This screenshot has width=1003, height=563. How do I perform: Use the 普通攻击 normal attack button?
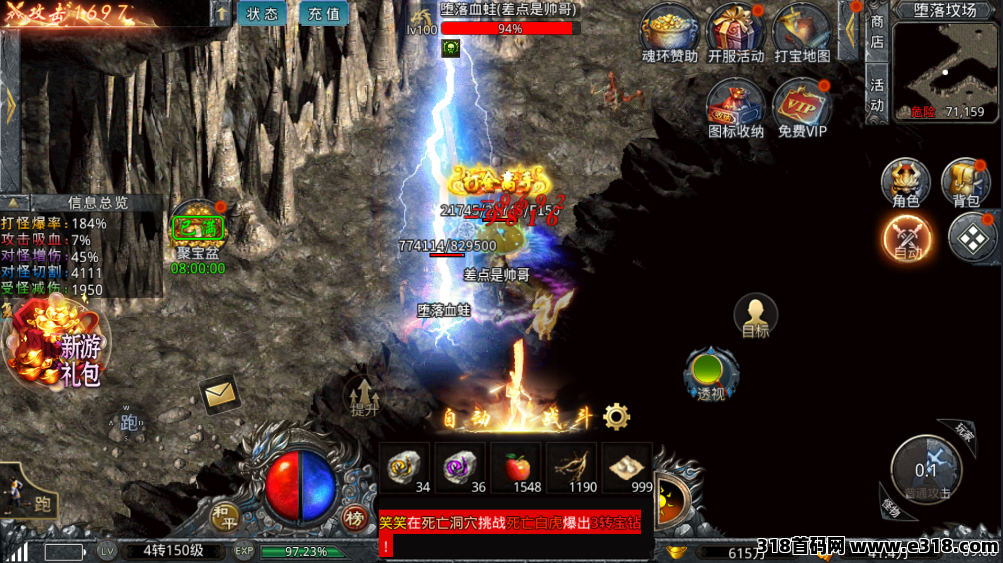(x=926, y=468)
